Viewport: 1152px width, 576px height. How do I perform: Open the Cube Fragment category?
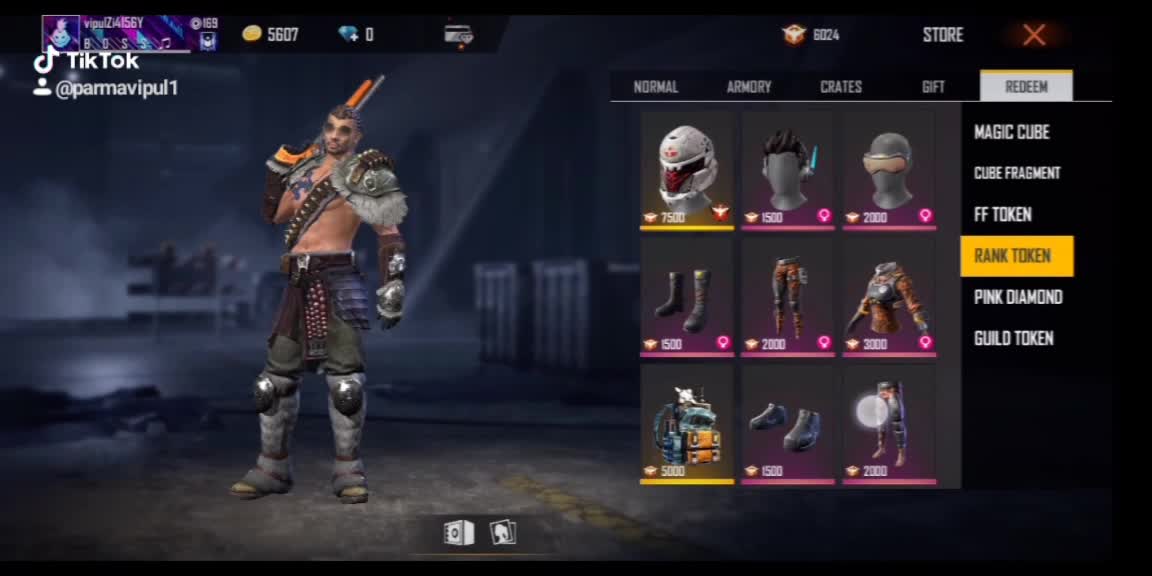pyautogui.click(x=1017, y=173)
